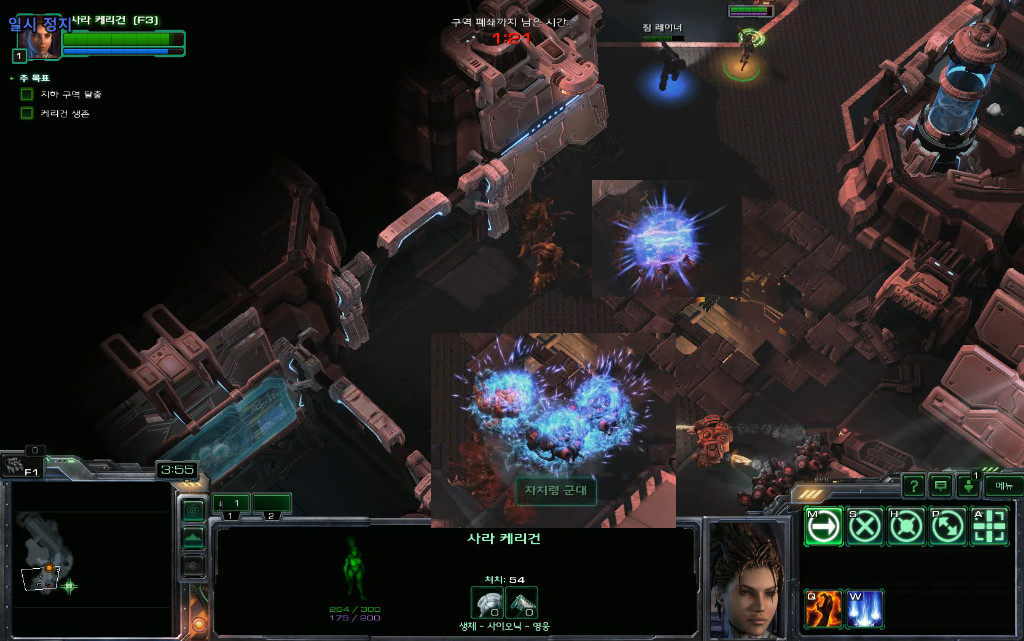Open the chat message log
The height and width of the screenshot is (641, 1024).
click(x=940, y=486)
